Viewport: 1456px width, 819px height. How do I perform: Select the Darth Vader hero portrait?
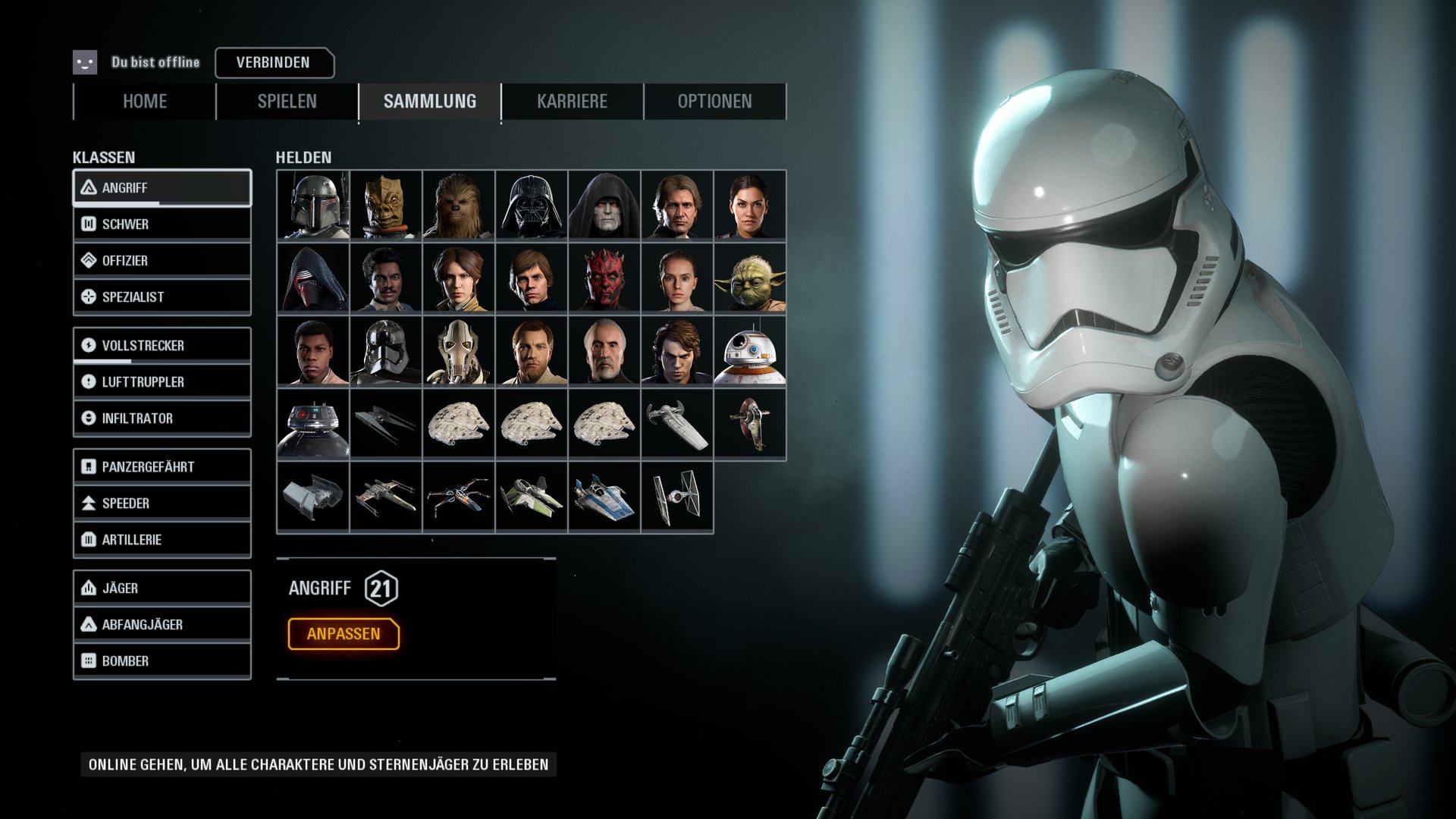pos(530,206)
